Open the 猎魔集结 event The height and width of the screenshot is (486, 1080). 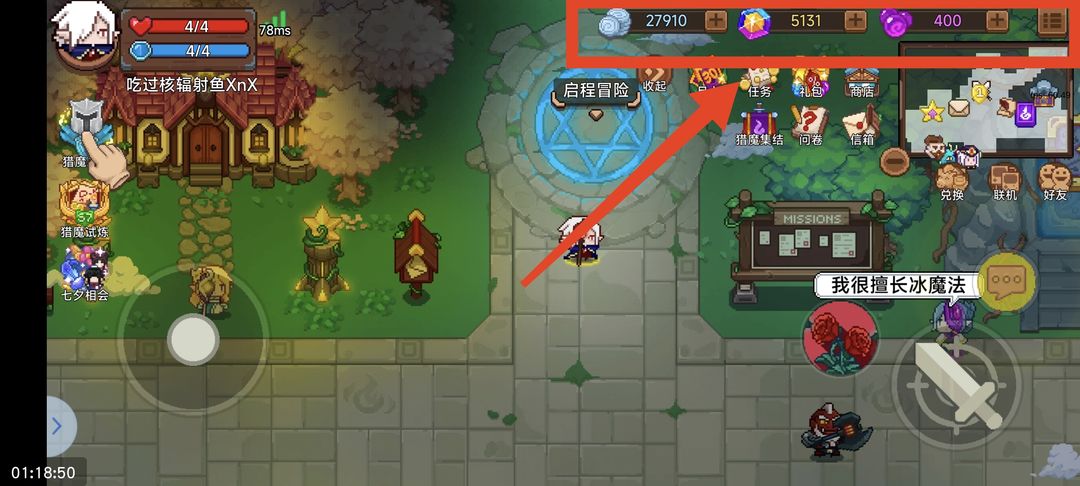[759, 129]
